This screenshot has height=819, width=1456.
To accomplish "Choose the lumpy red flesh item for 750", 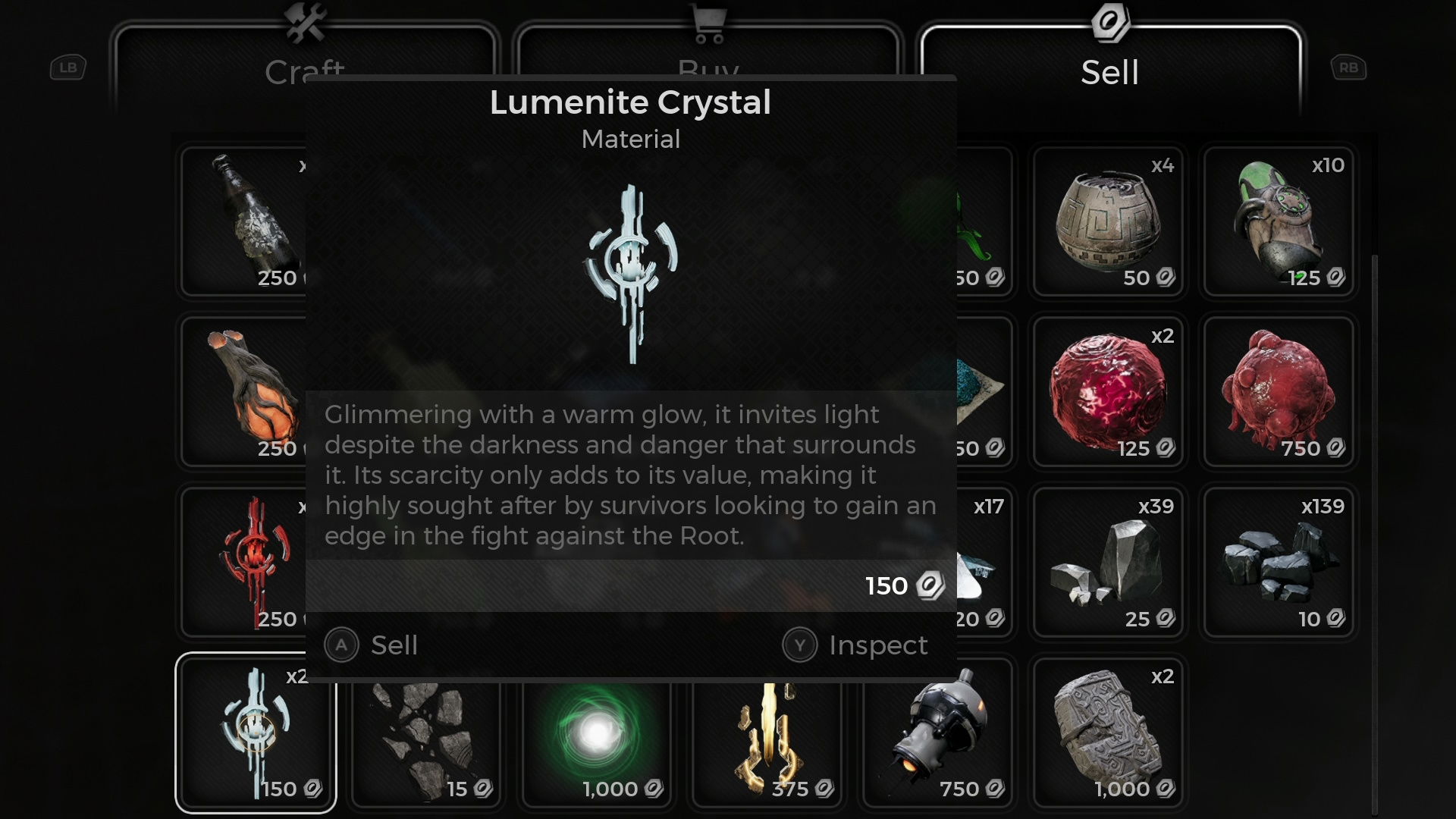I will (1279, 391).
